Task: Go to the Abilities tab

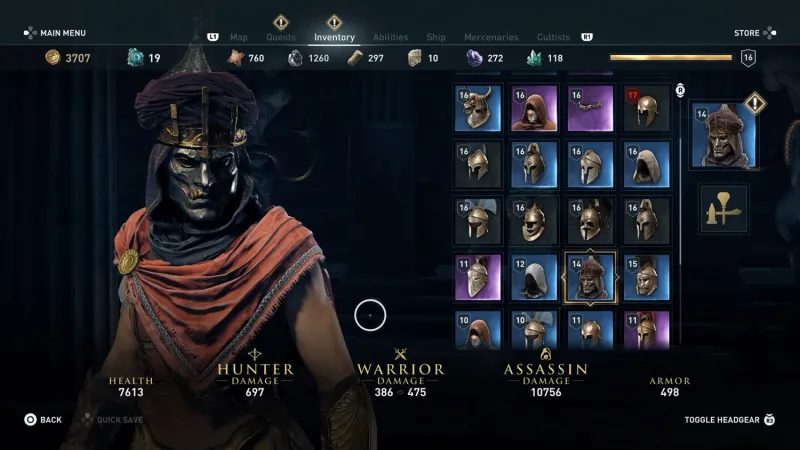Action: pyautogui.click(x=390, y=37)
